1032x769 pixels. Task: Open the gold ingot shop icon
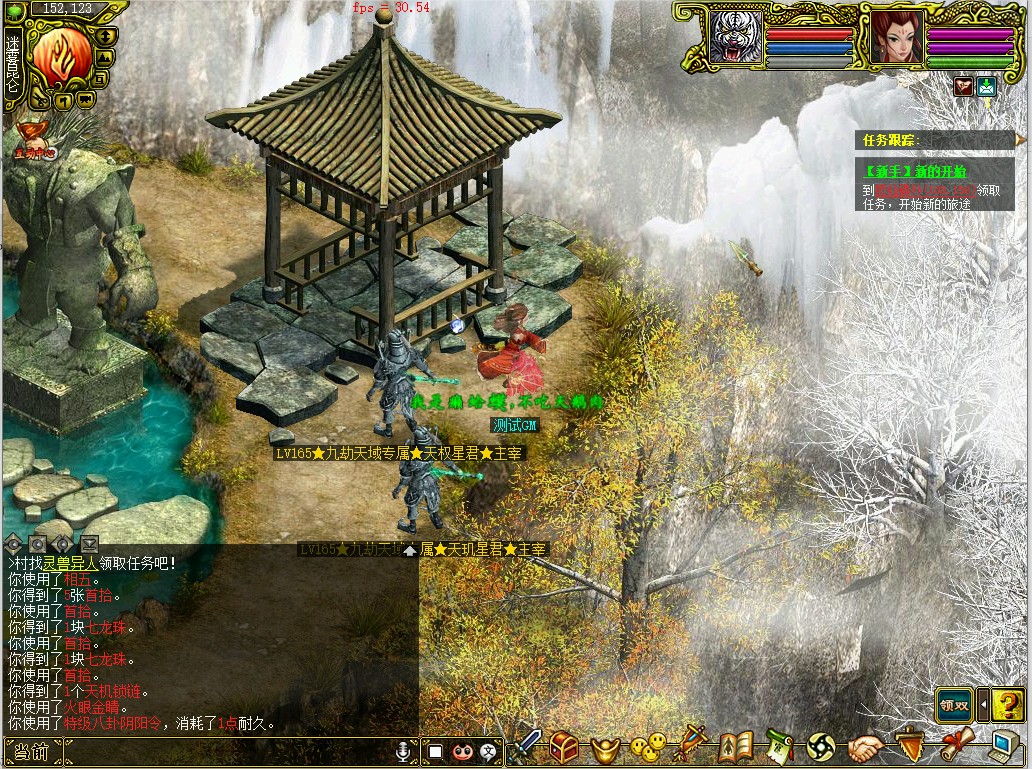606,746
